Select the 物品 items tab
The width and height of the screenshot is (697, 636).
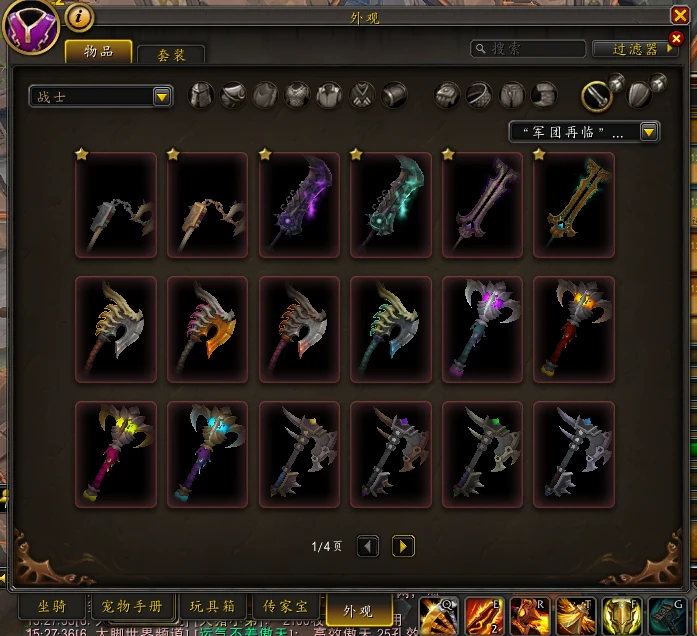click(x=98, y=52)
